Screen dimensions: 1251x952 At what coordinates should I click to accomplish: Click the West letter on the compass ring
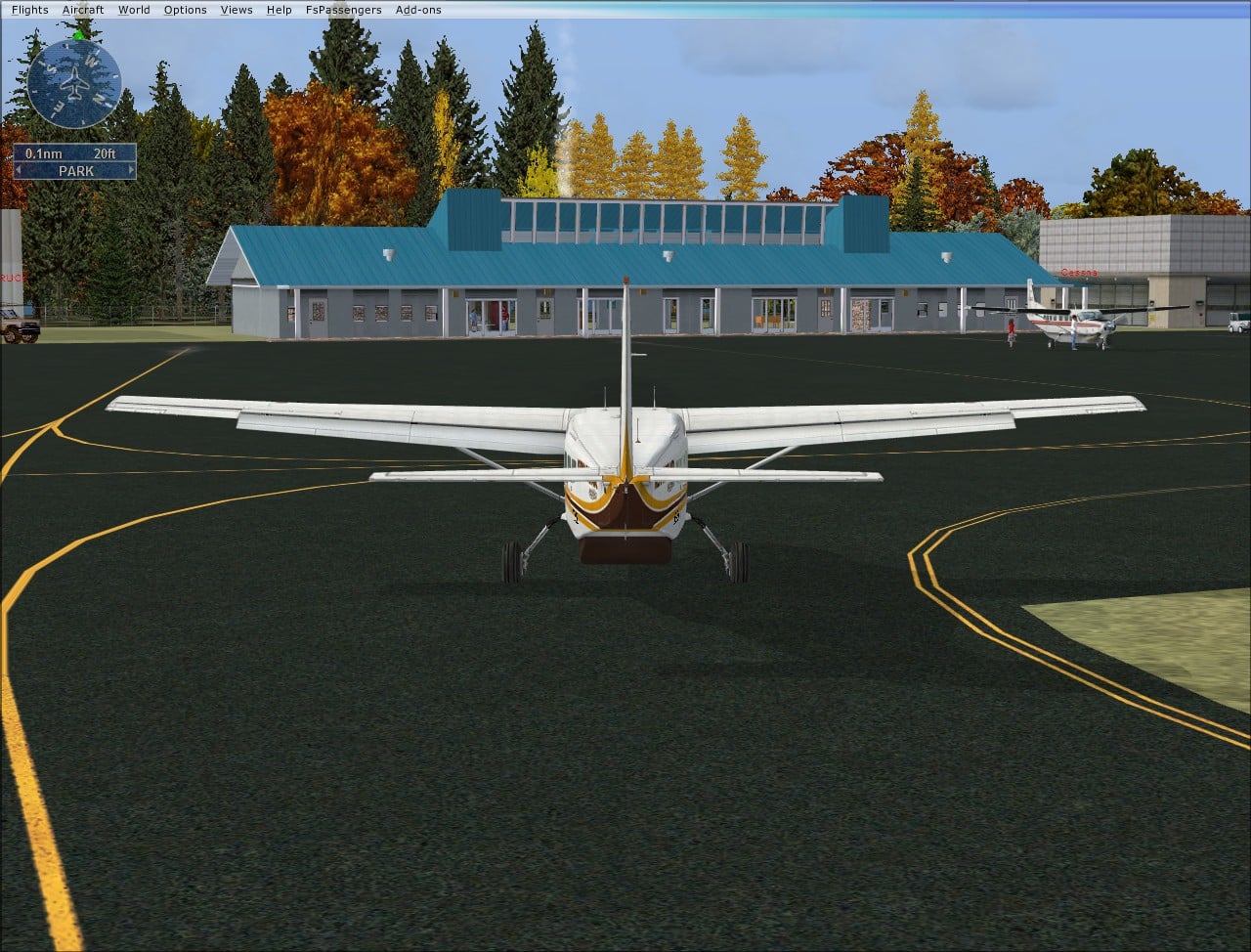[90, 61]
